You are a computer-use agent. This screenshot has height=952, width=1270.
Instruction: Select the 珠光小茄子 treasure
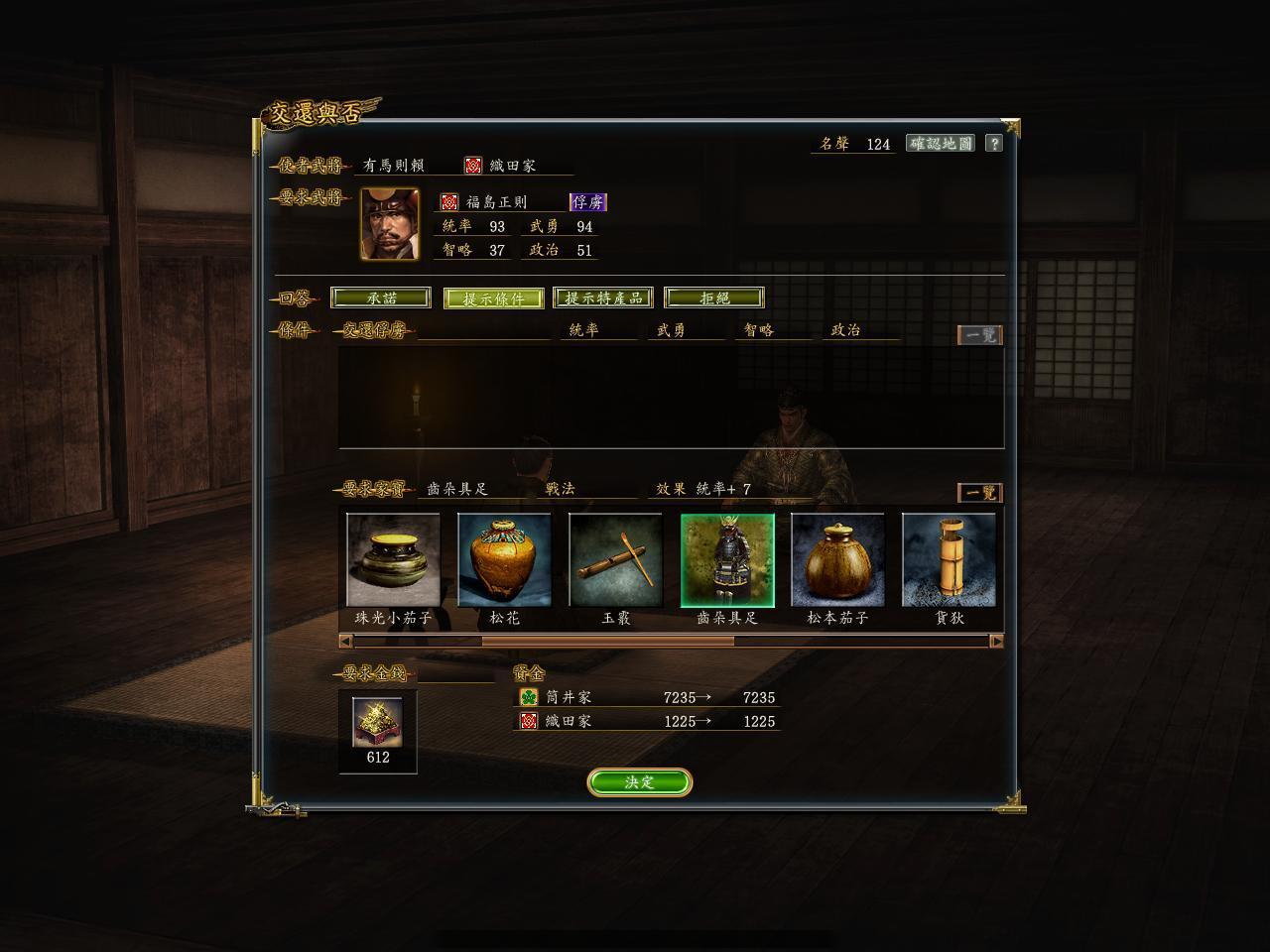[x=393, y=560]
